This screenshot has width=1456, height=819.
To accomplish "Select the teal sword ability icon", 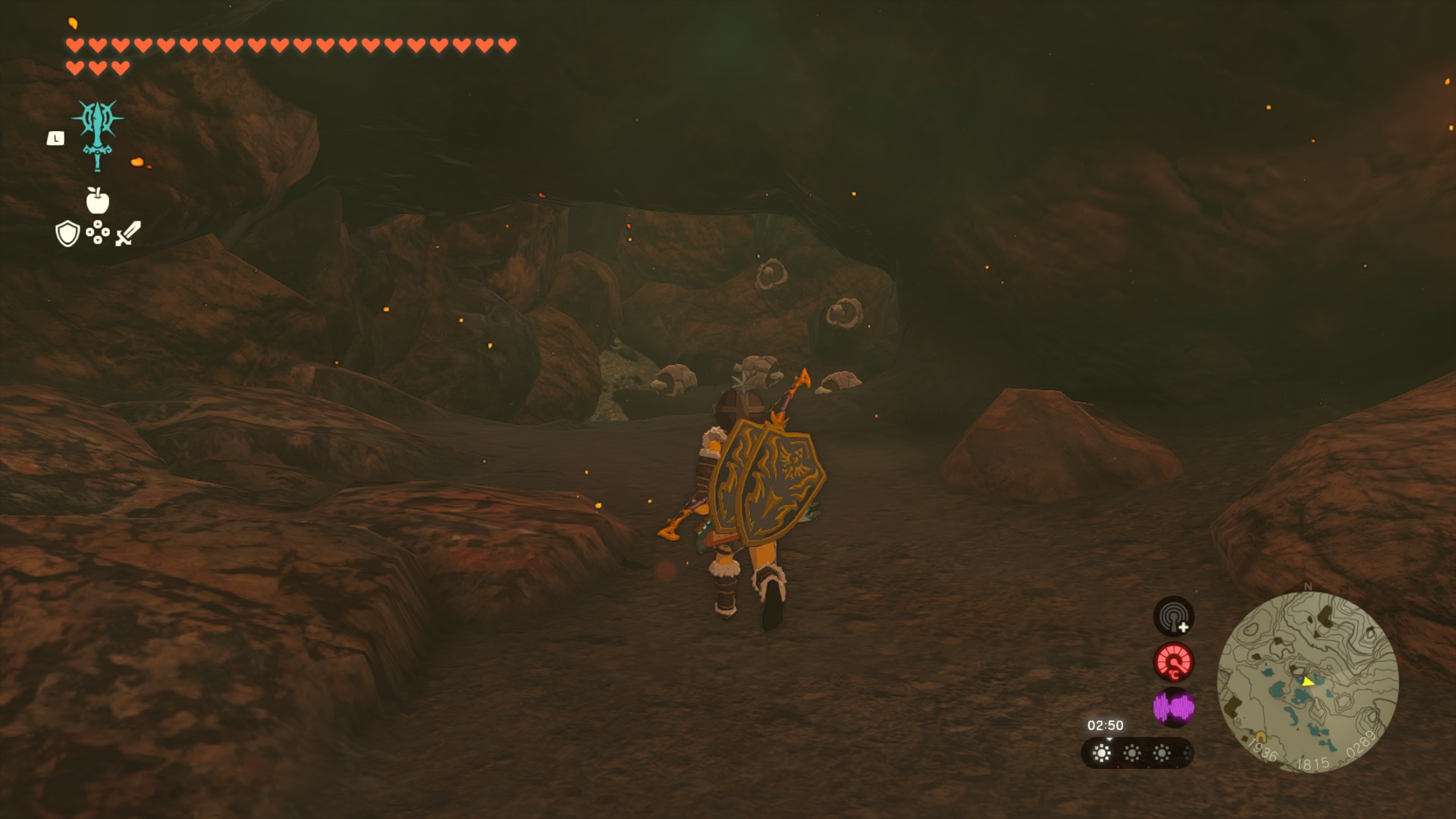I will coord(98,133).
